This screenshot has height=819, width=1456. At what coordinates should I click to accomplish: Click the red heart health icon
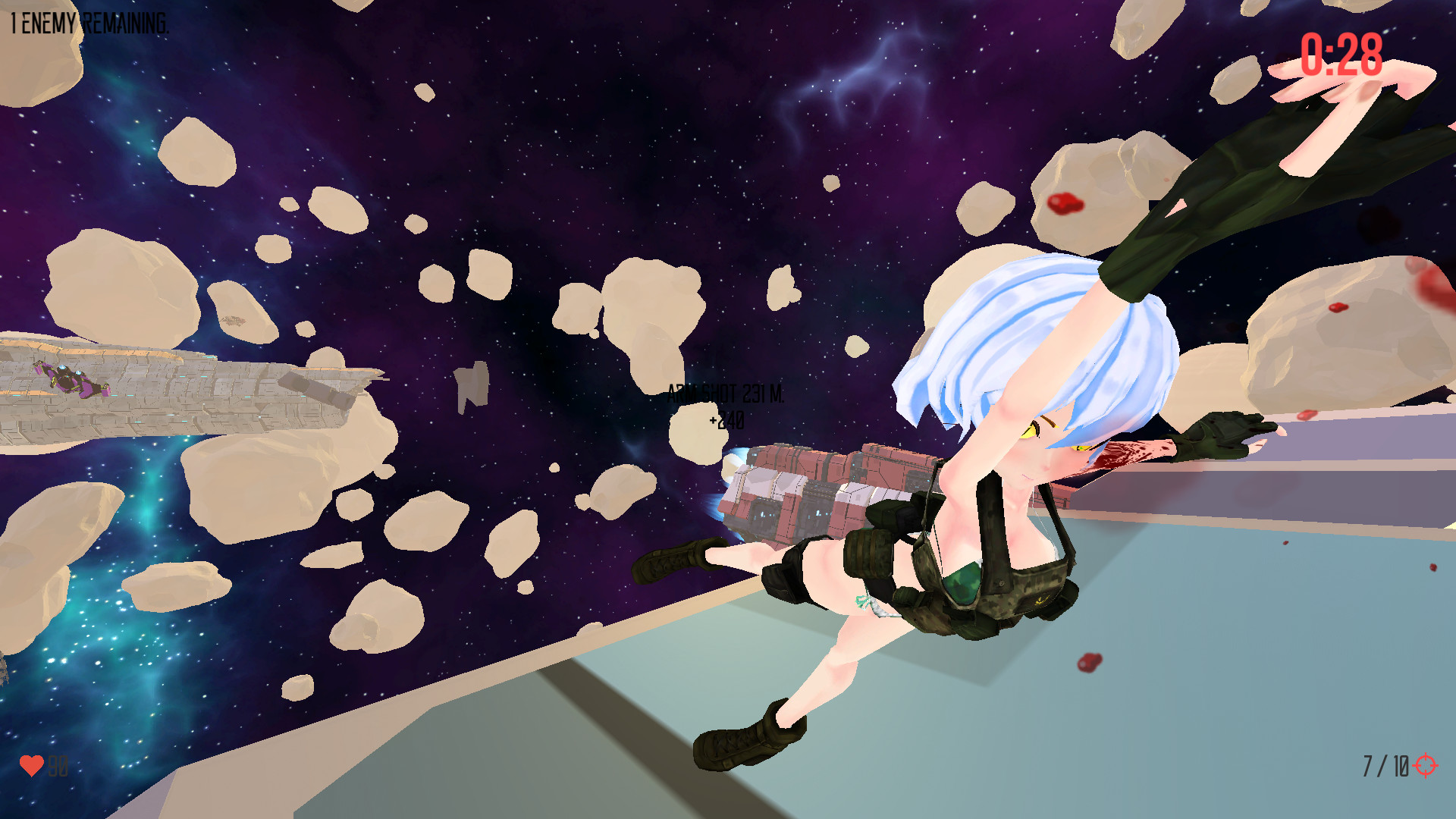point(33,765)
